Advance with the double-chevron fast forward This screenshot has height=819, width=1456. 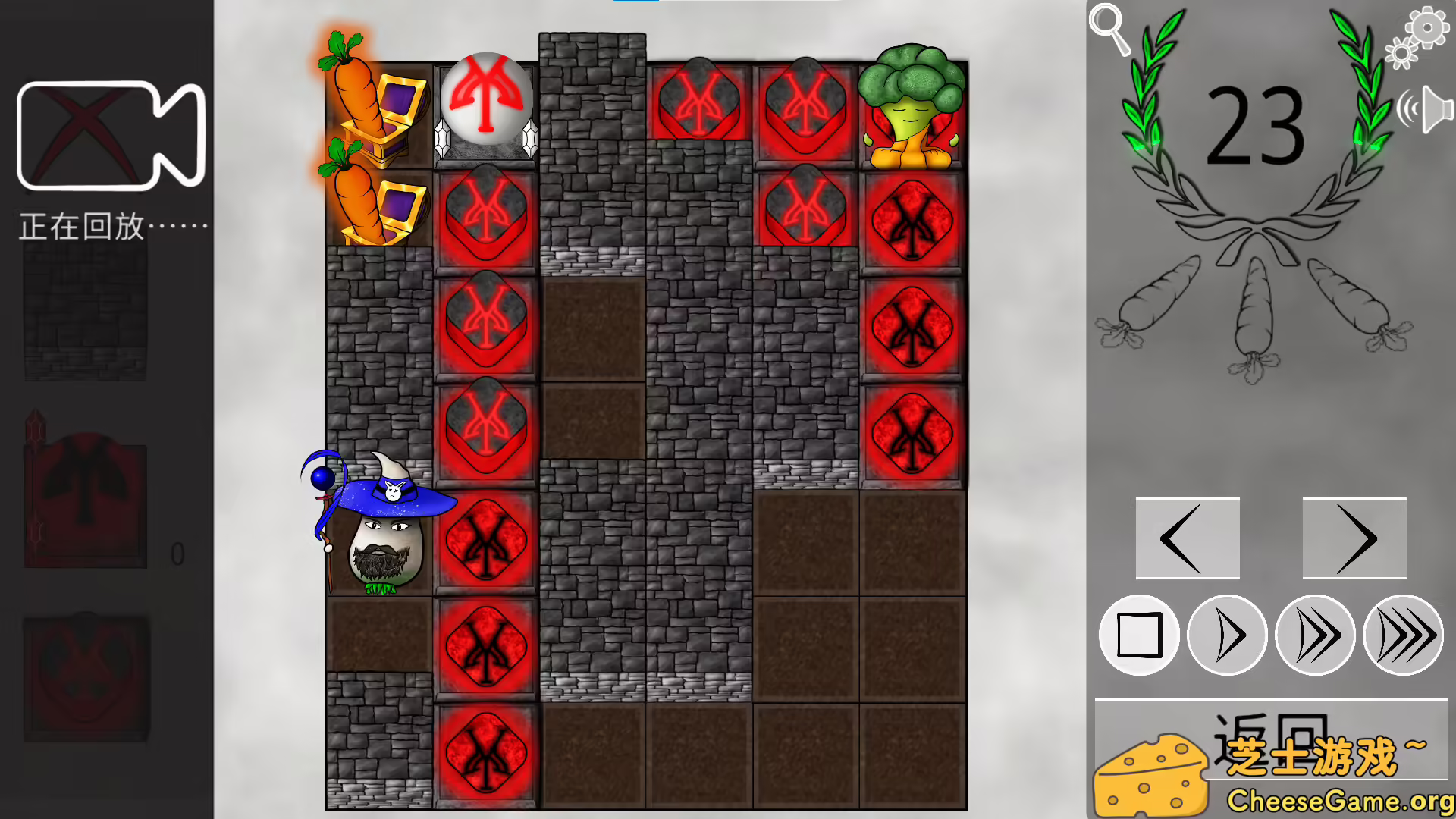click(1314, 635)
